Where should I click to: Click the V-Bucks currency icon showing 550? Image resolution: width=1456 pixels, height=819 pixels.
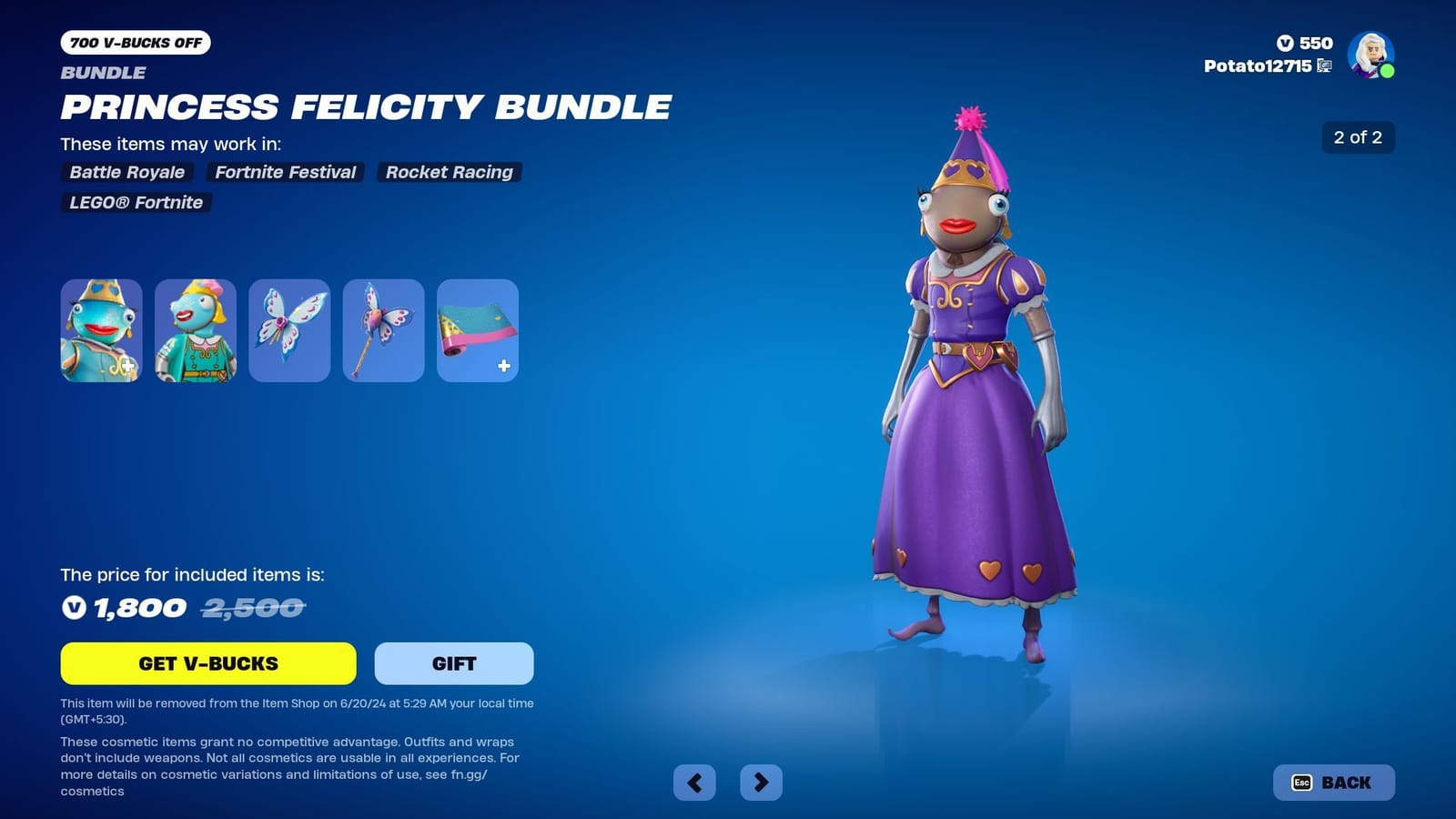1287,43
